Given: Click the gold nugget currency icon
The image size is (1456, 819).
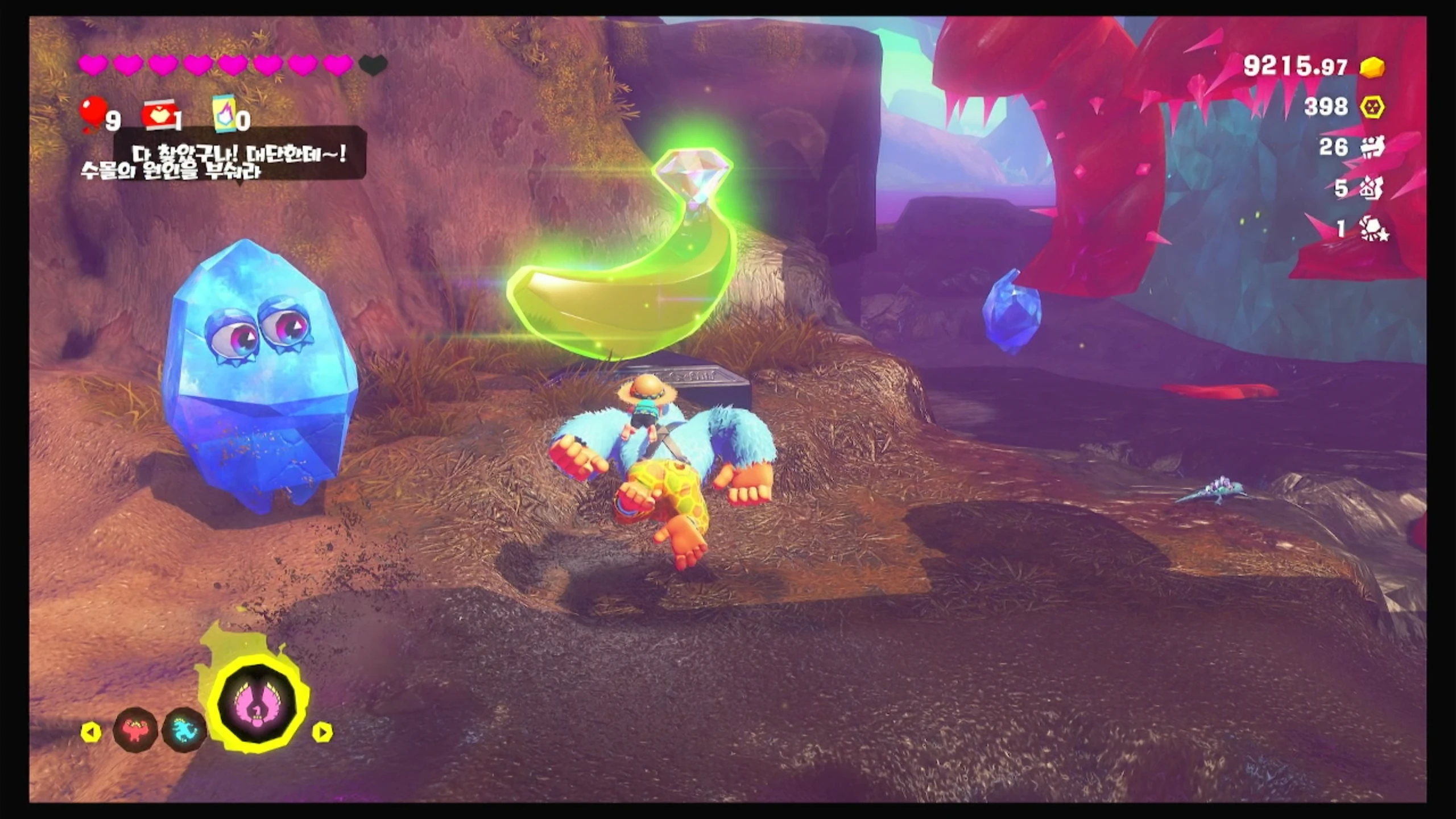Looking at the screenshot, I should point(1372,67).
